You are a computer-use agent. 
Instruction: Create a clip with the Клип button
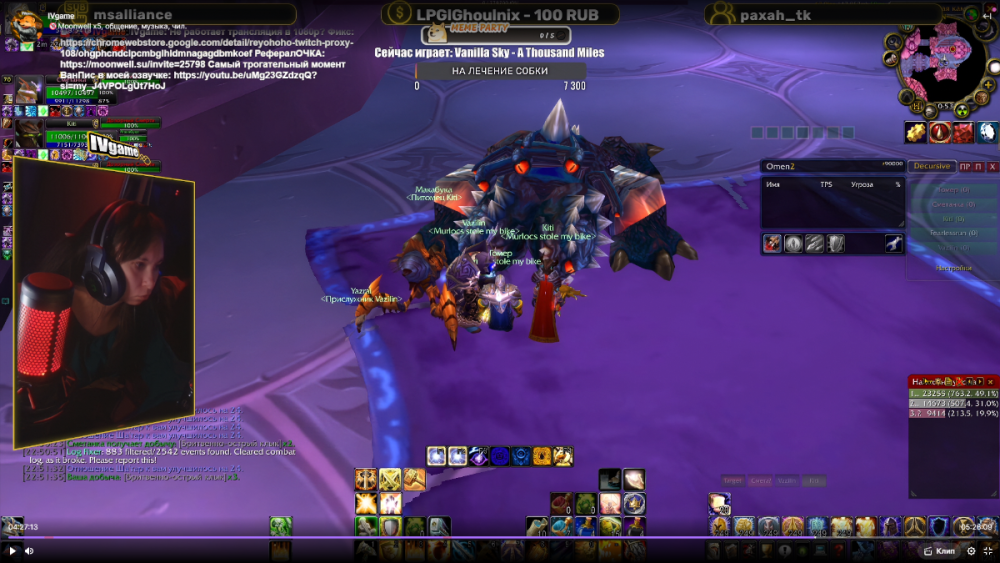938,550
